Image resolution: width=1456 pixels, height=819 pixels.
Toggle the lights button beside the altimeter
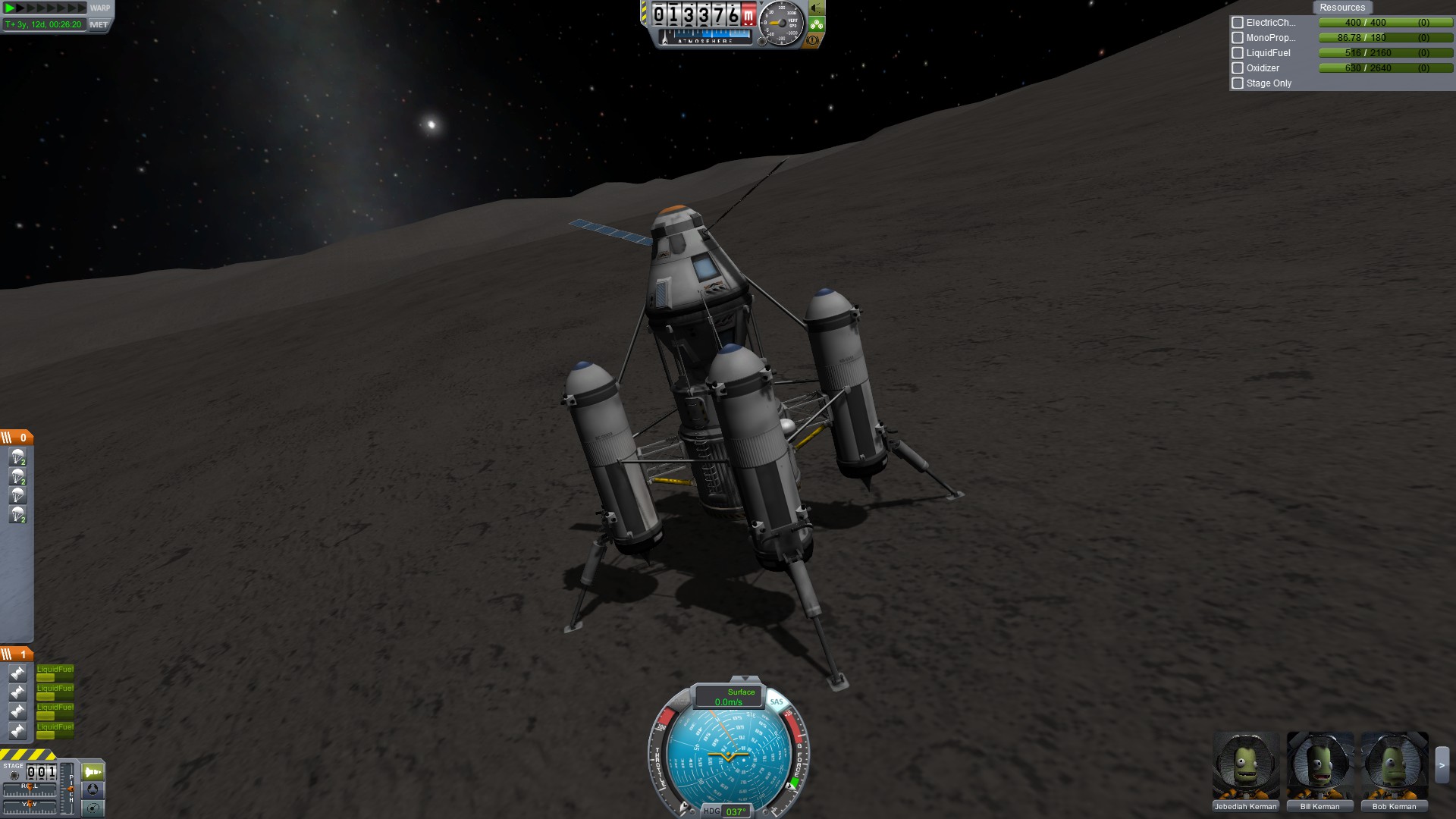pyautogui.click(x=817, y=8)
